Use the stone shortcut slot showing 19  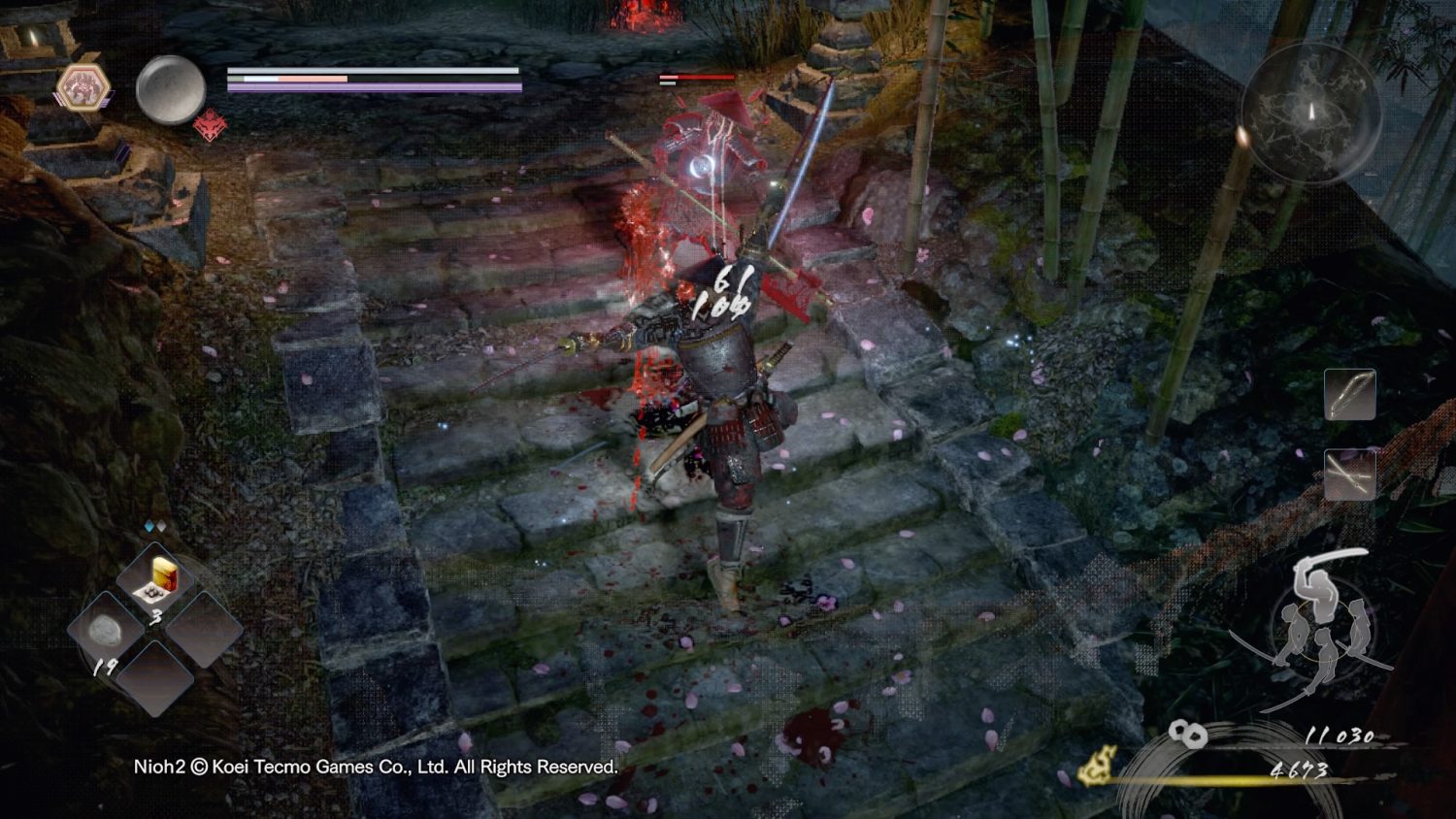pos(106,632)
